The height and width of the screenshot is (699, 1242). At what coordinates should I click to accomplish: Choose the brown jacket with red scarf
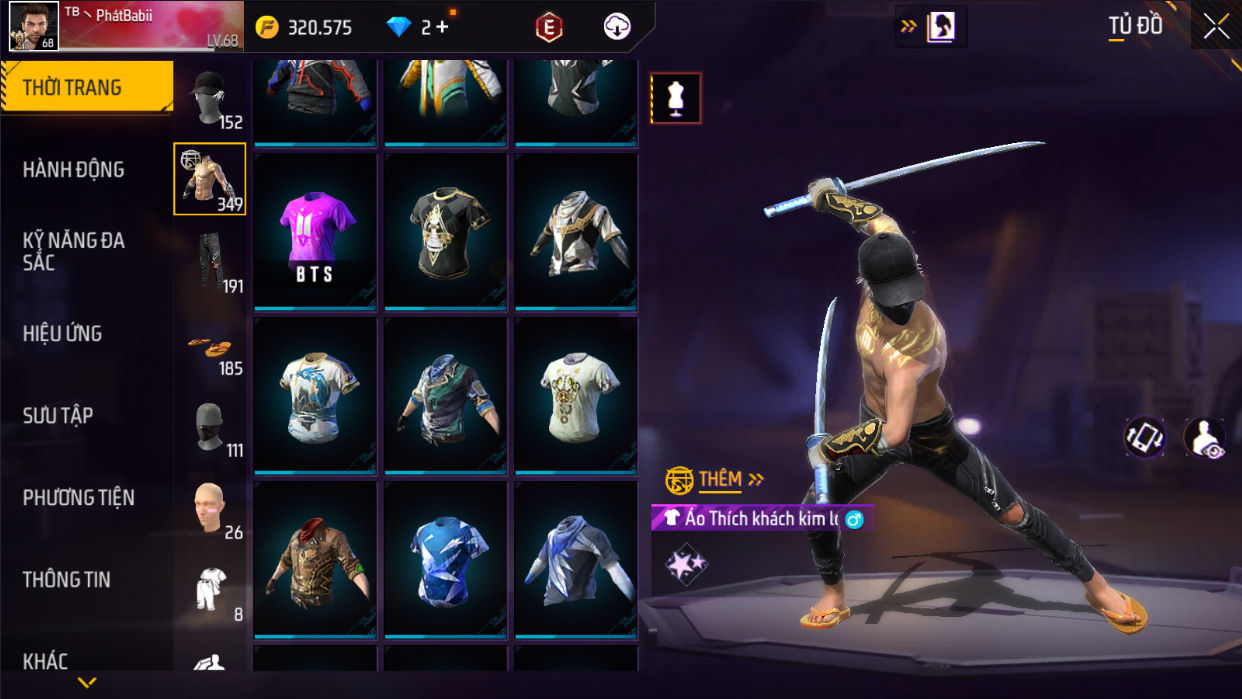pos(315,560)
